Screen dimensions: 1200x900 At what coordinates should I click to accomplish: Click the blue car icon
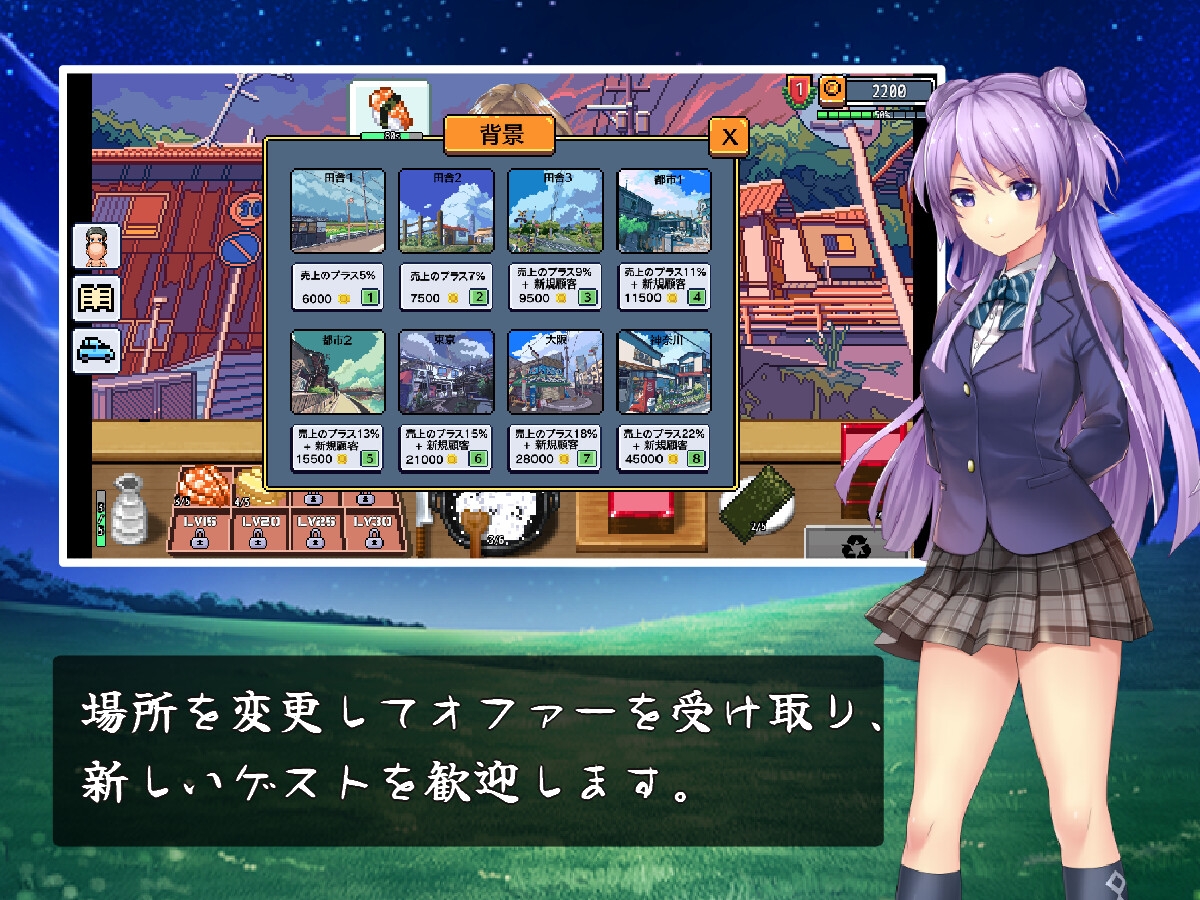coord(97,350)
